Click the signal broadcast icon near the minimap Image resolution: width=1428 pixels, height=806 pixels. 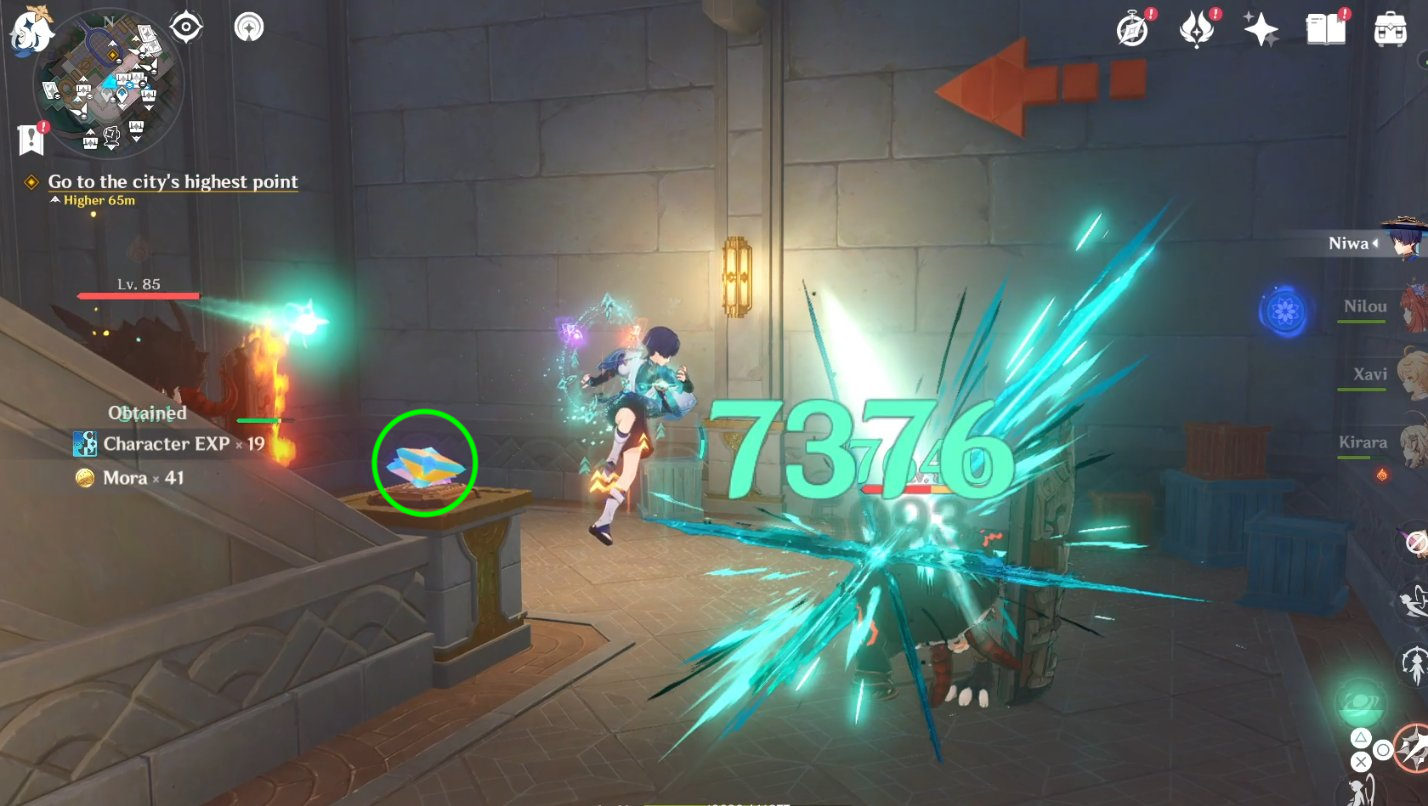pos(248,27)
